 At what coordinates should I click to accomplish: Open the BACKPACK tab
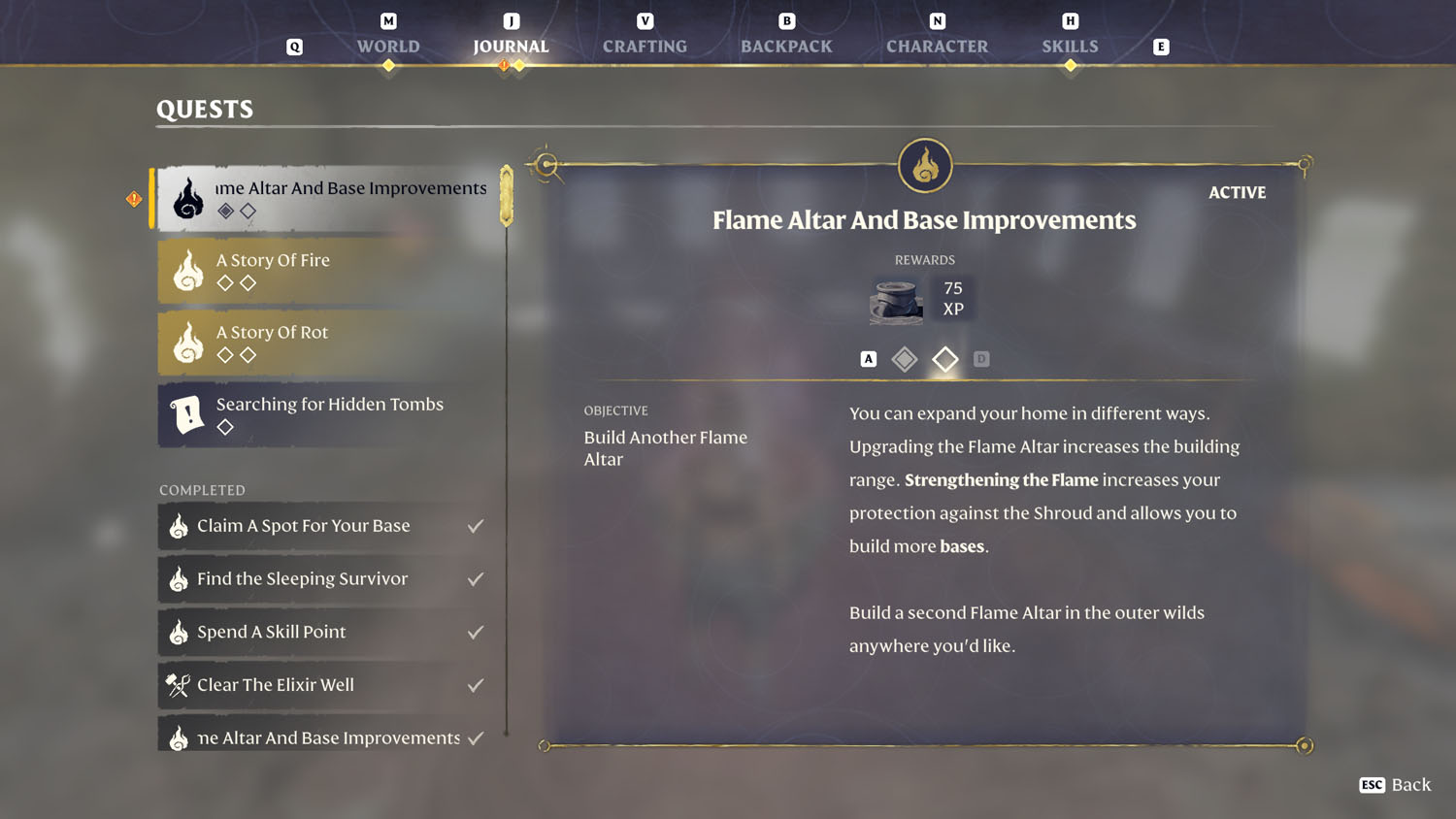(x=786, y=46)
